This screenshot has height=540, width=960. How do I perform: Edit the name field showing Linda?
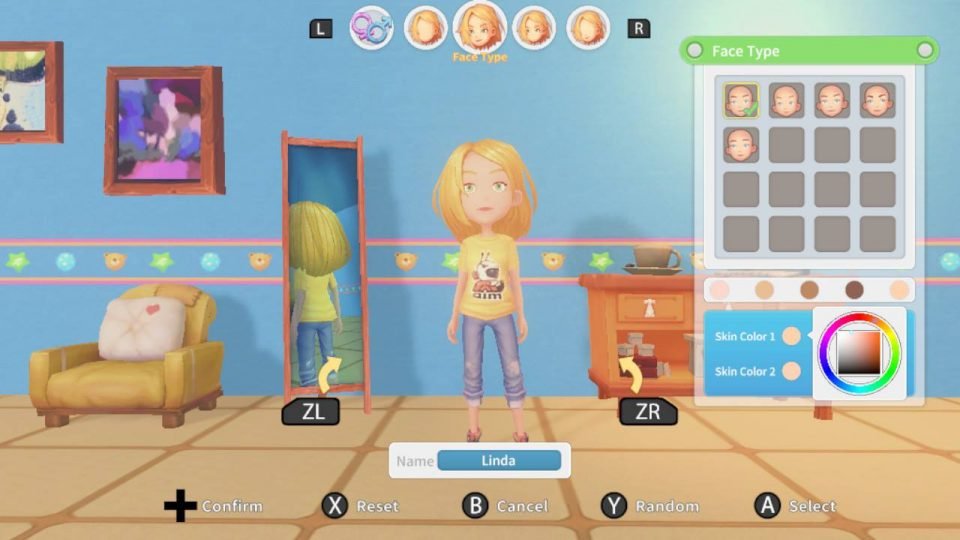[x=499, y=461]
